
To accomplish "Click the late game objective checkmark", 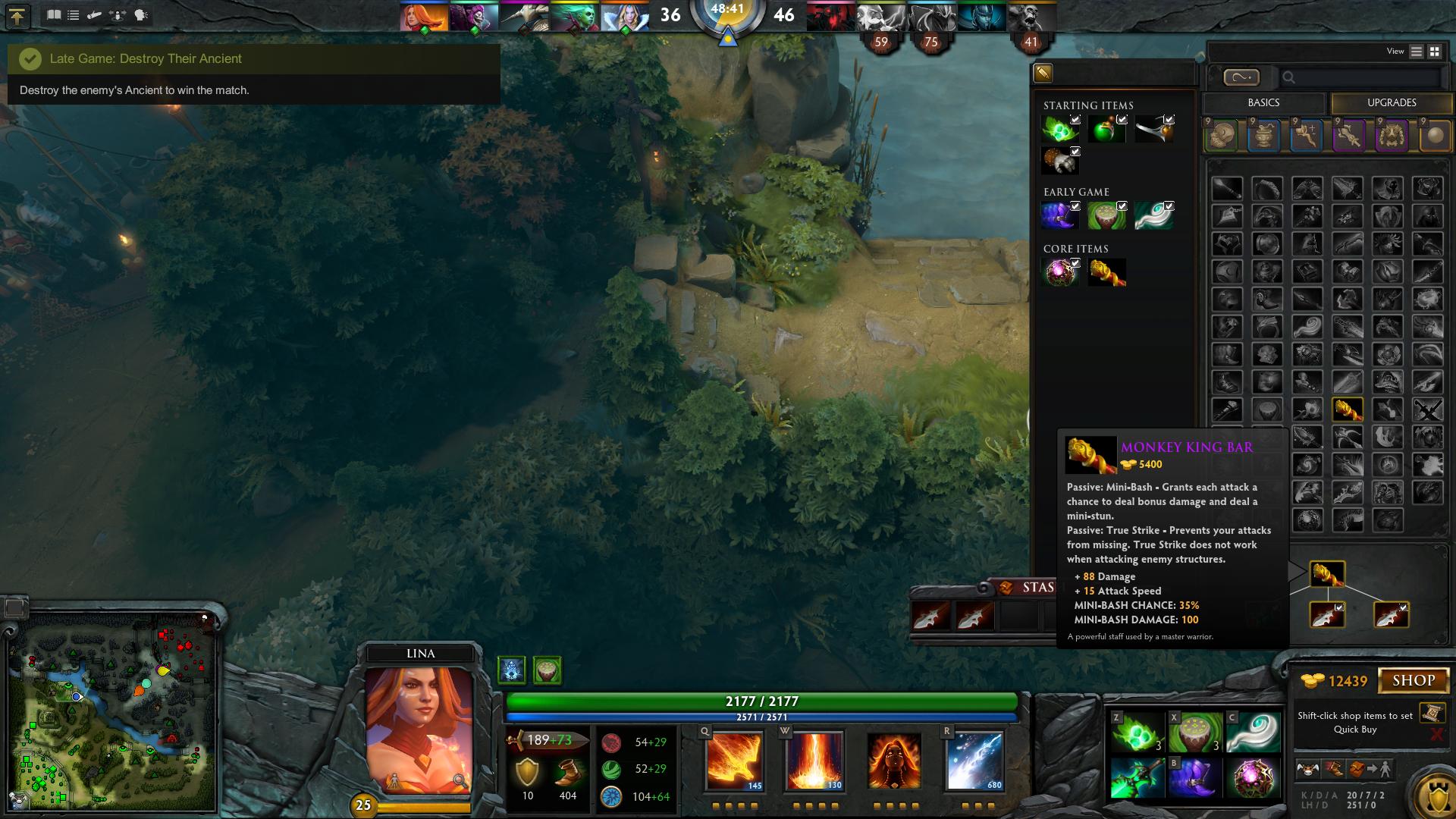I will coord(30,59).
